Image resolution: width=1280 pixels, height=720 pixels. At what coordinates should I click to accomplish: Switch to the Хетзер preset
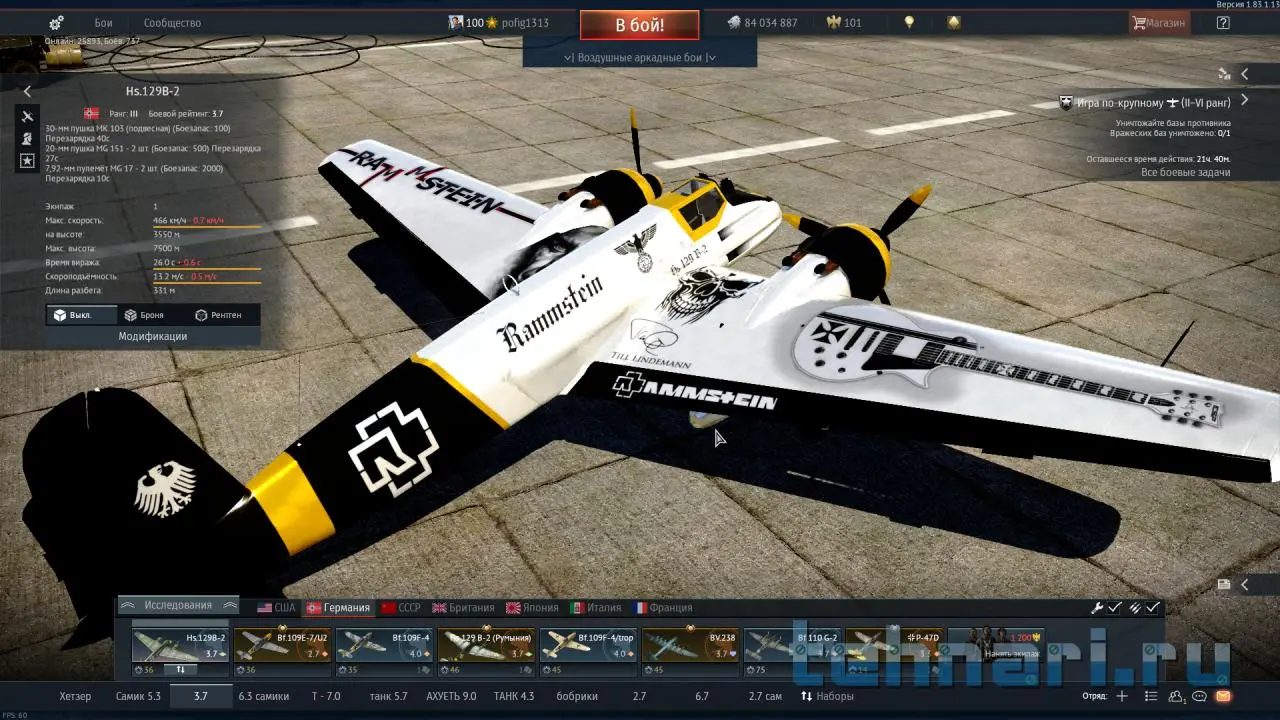coord(75,696)
